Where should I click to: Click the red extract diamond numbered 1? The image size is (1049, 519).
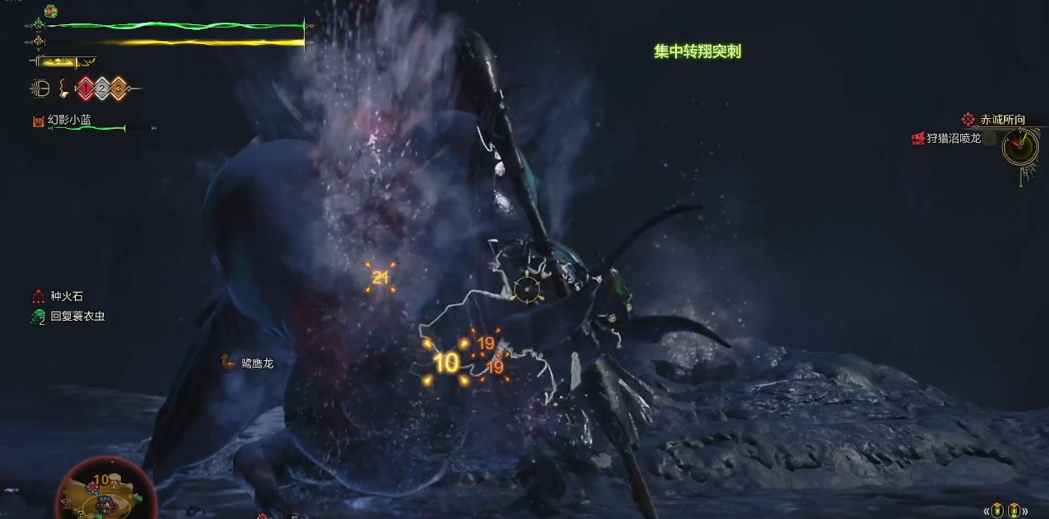tap(86, 88)
